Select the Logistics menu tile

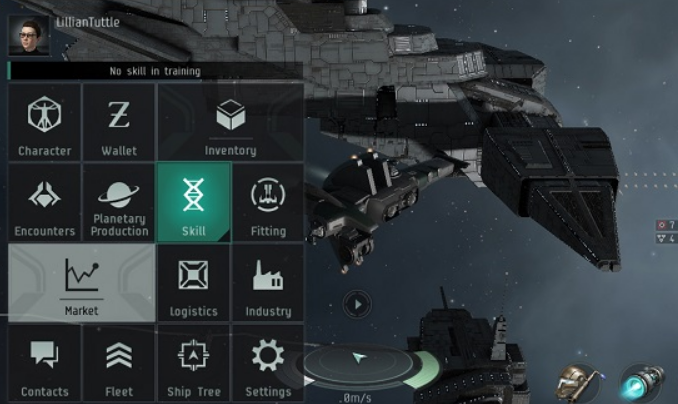tap(194, 283)
